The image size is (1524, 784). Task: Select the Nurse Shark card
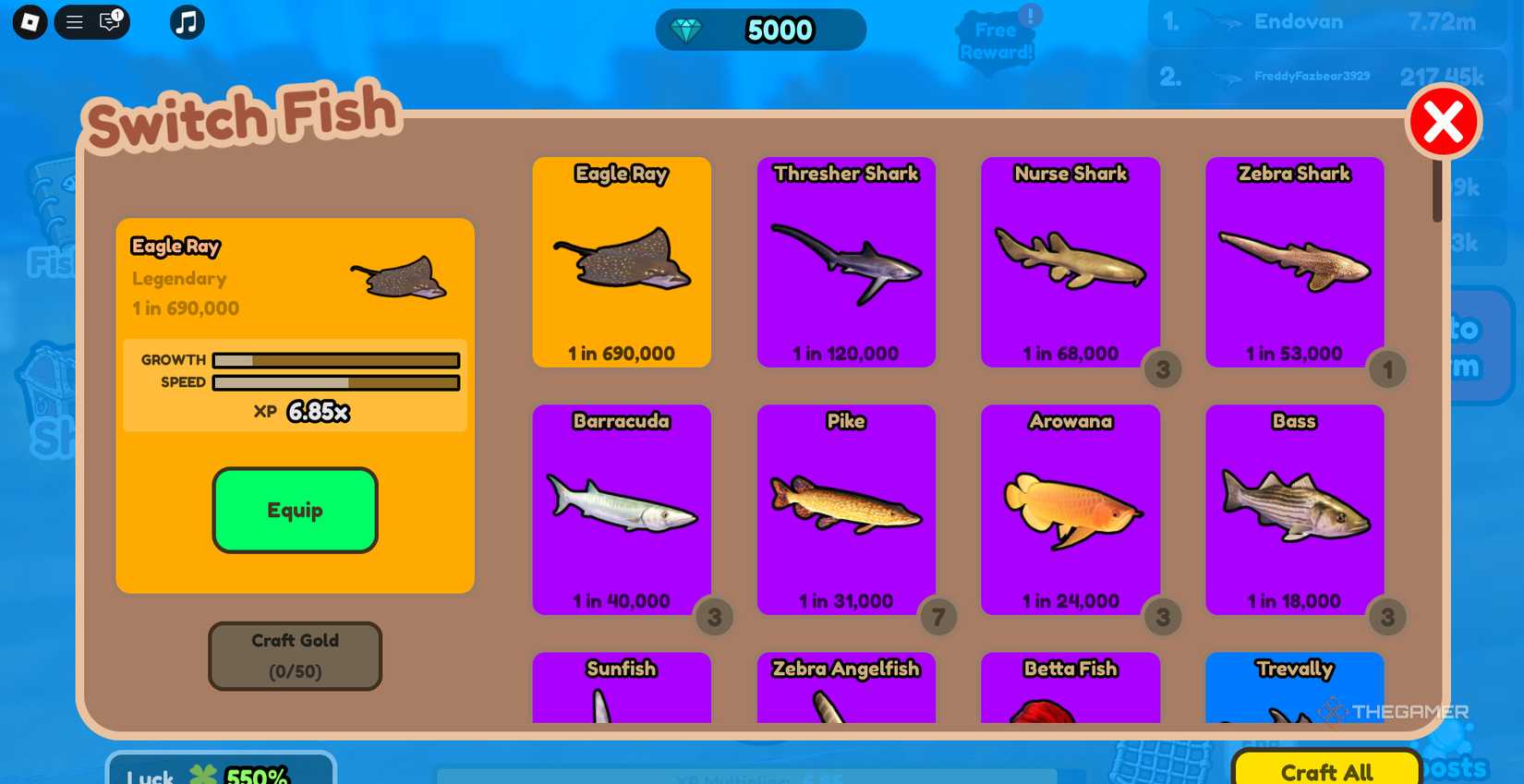tap(1070, 262)
